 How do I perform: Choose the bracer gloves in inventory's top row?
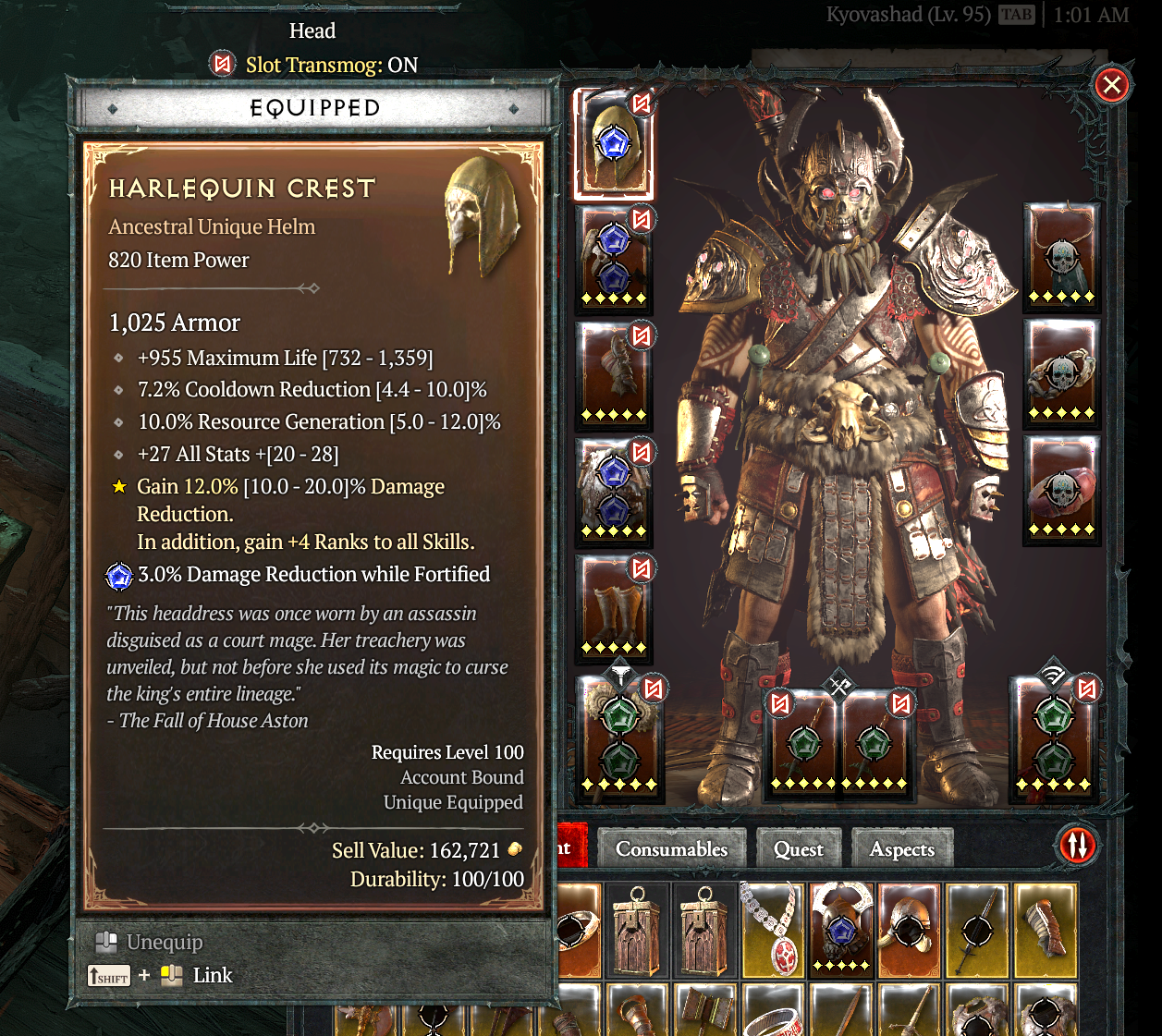(x=1046, y=930)
